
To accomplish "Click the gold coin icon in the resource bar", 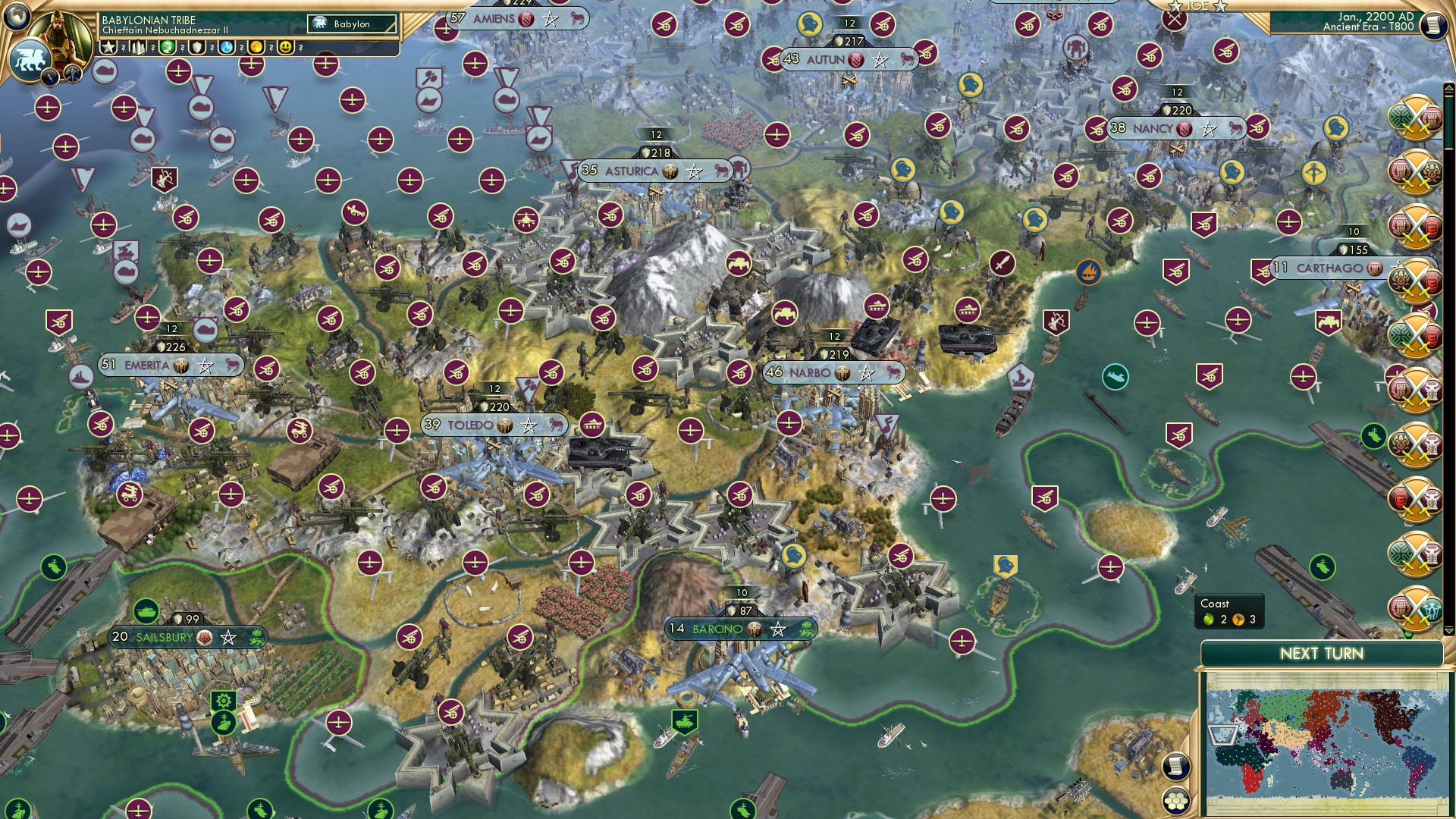I will coord(256,49).
